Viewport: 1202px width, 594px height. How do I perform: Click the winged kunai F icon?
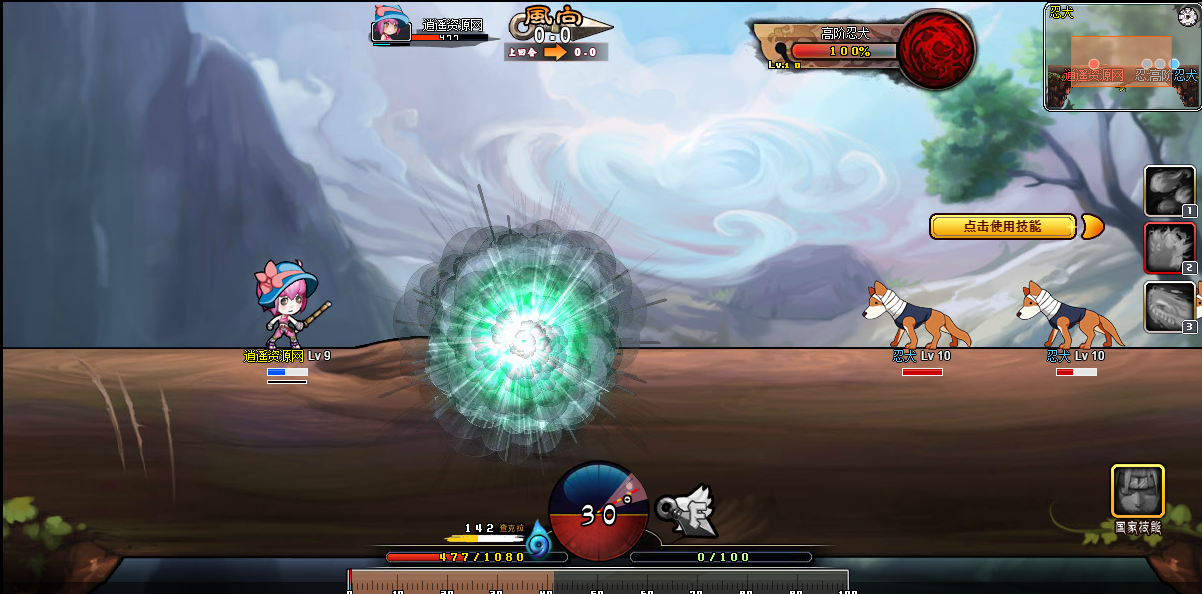click(x=690, y=510)
